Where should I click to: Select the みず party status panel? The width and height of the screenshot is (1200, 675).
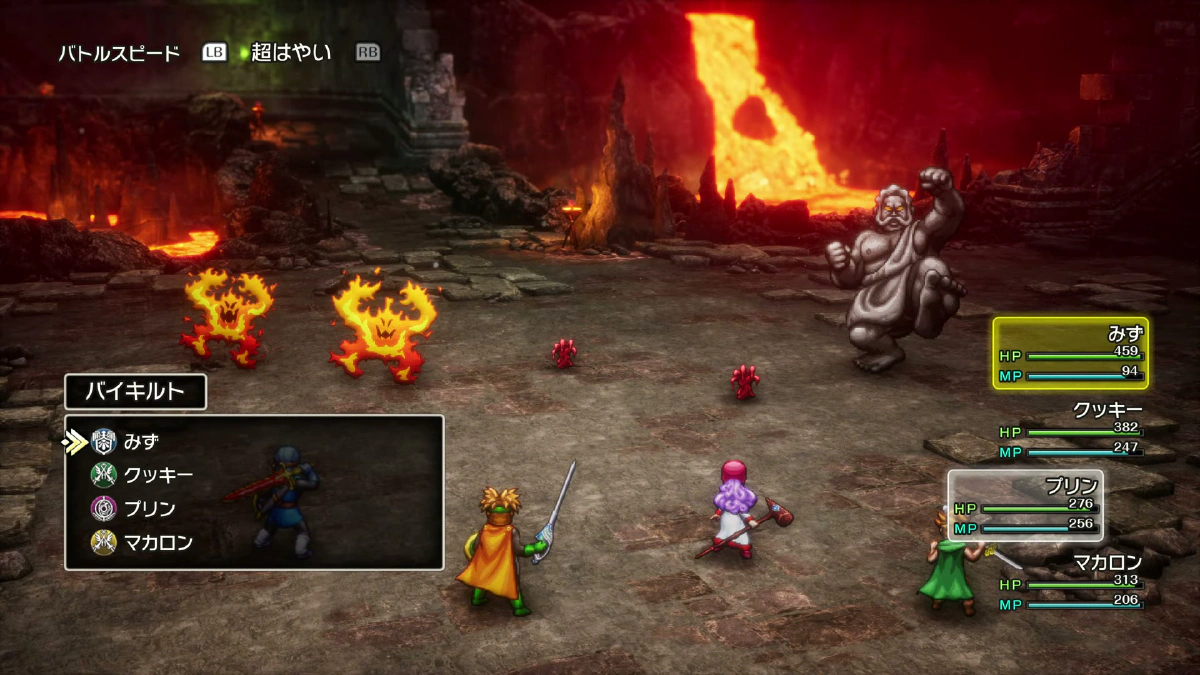point(1070,353)
